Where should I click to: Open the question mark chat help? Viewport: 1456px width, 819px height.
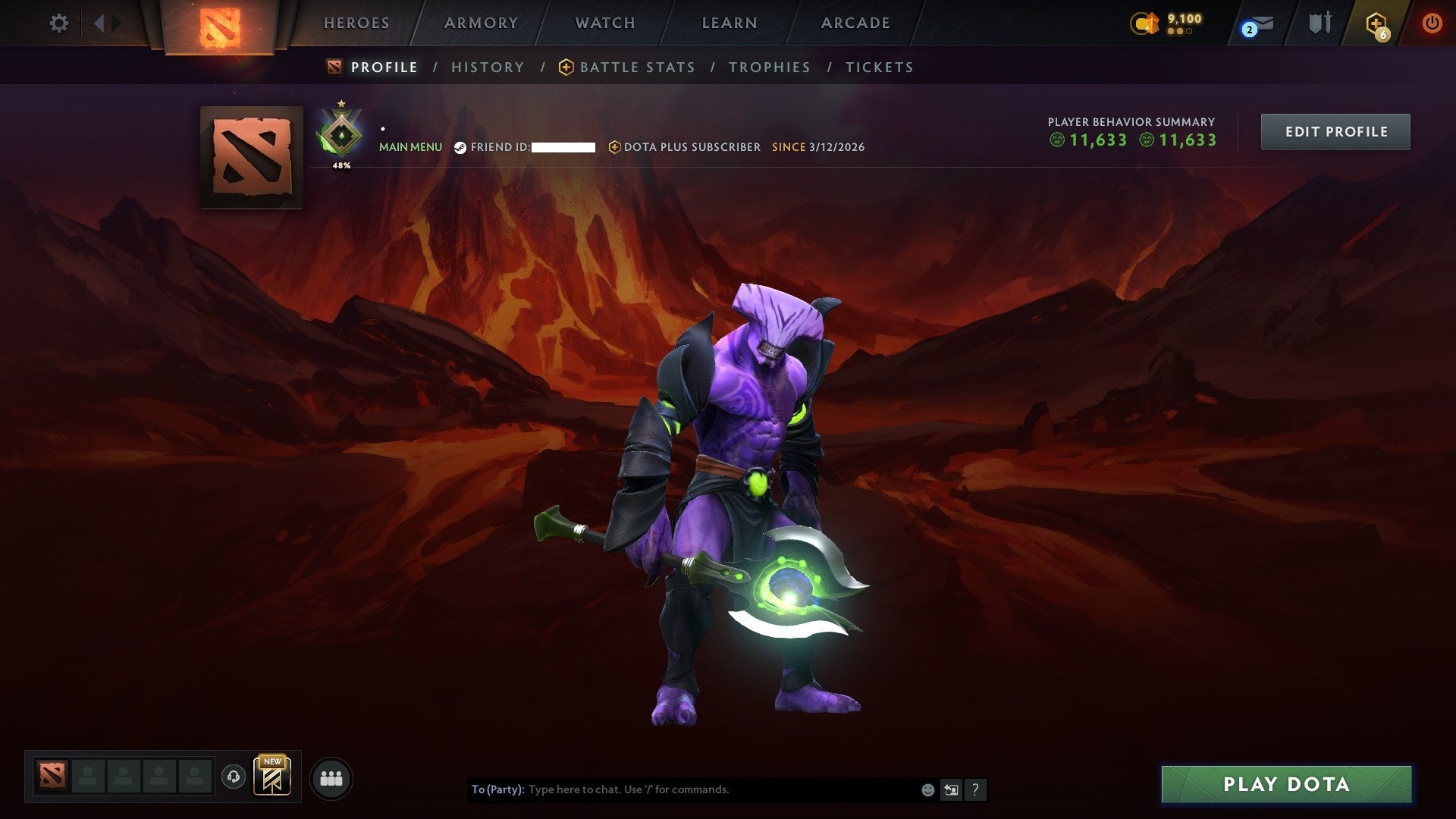coord(975,789)
